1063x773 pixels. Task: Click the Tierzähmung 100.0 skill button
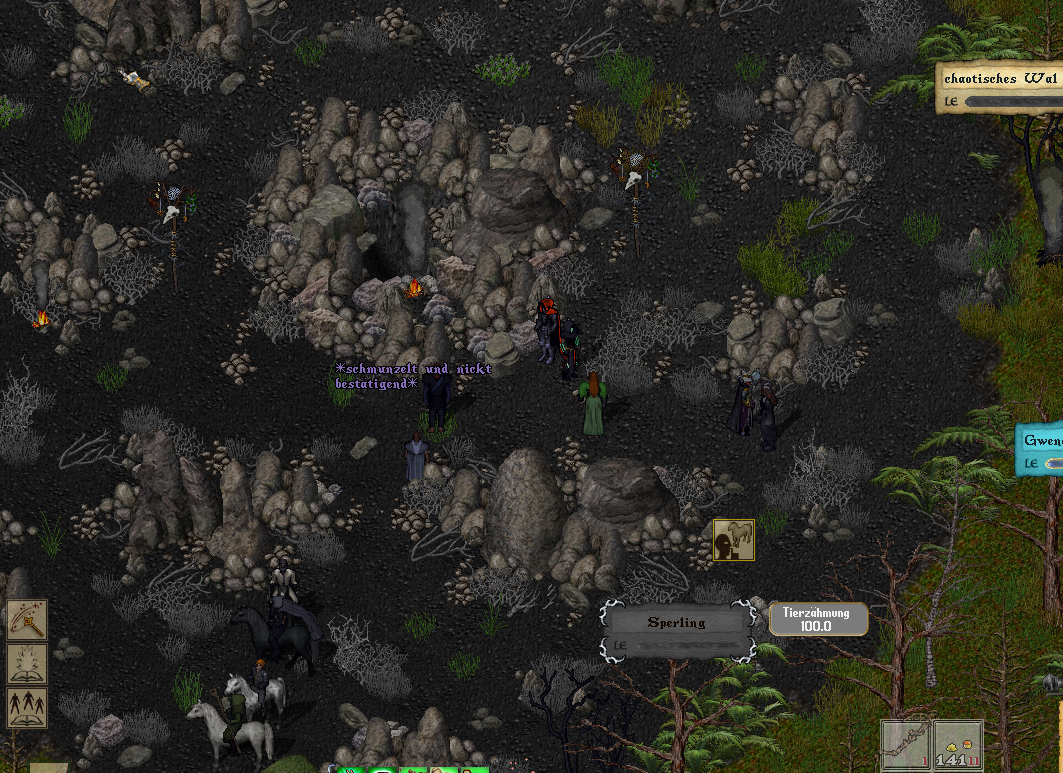pos(817,619)
